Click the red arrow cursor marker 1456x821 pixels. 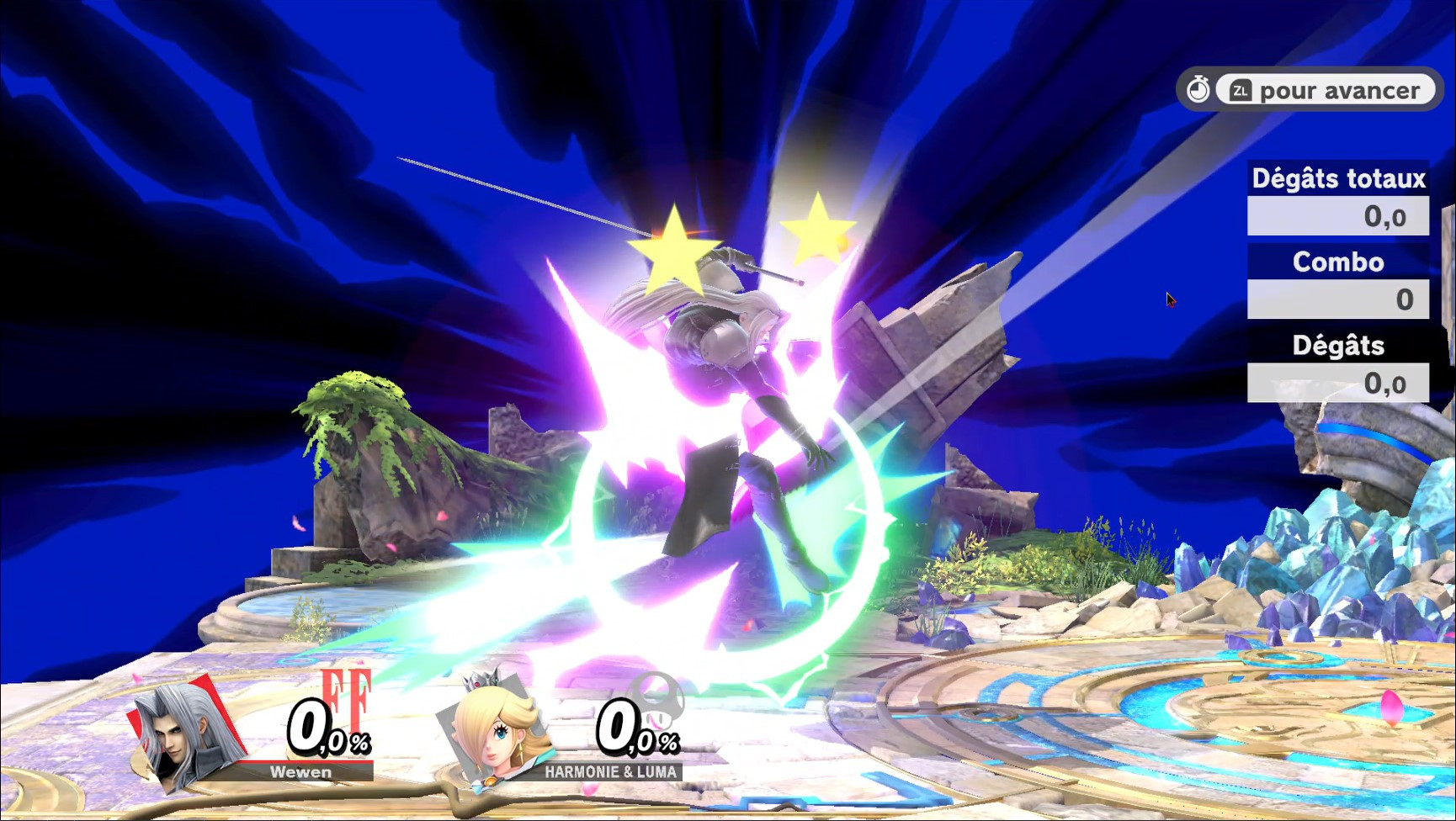point(1171,299)
